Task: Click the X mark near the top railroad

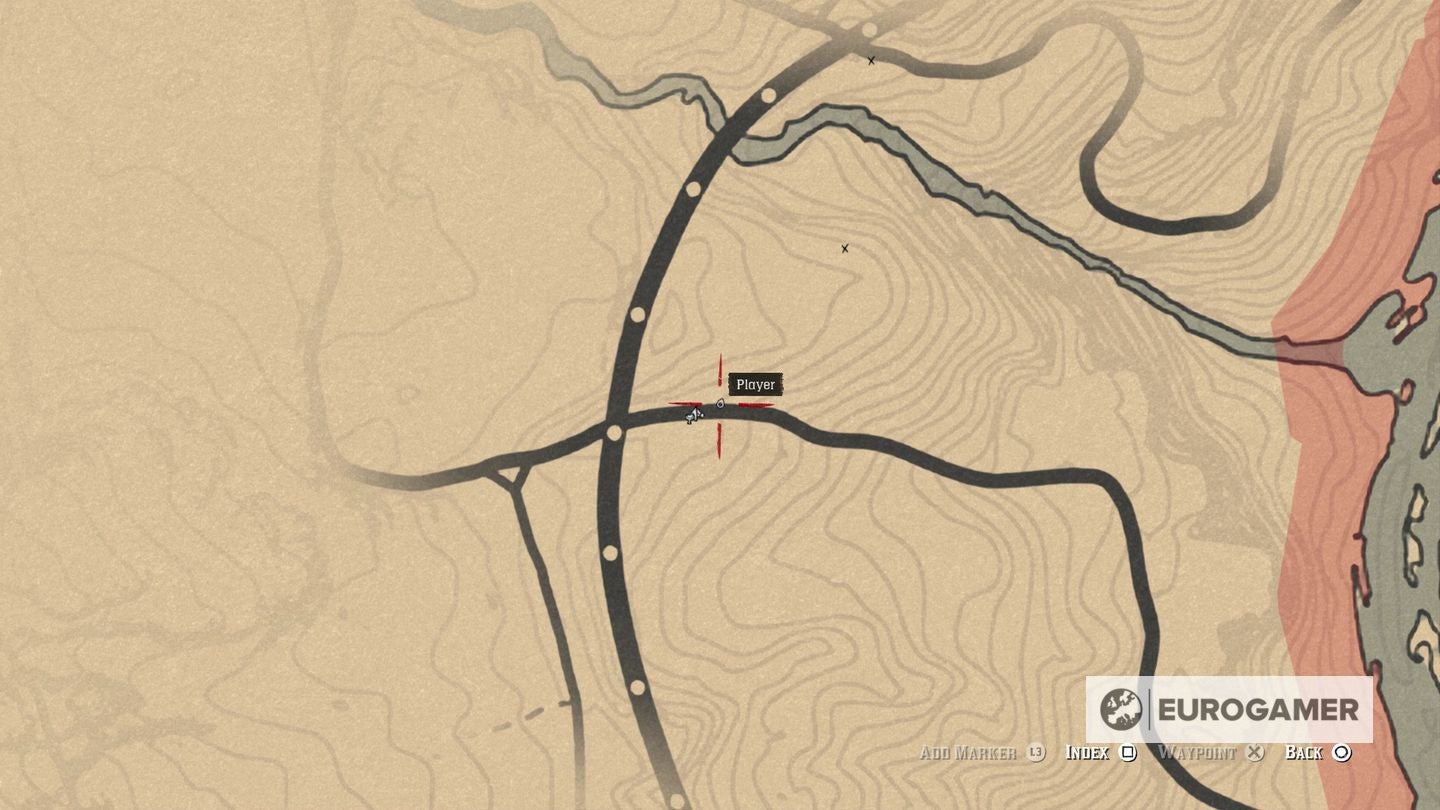Action: click(x=870, y=60)
